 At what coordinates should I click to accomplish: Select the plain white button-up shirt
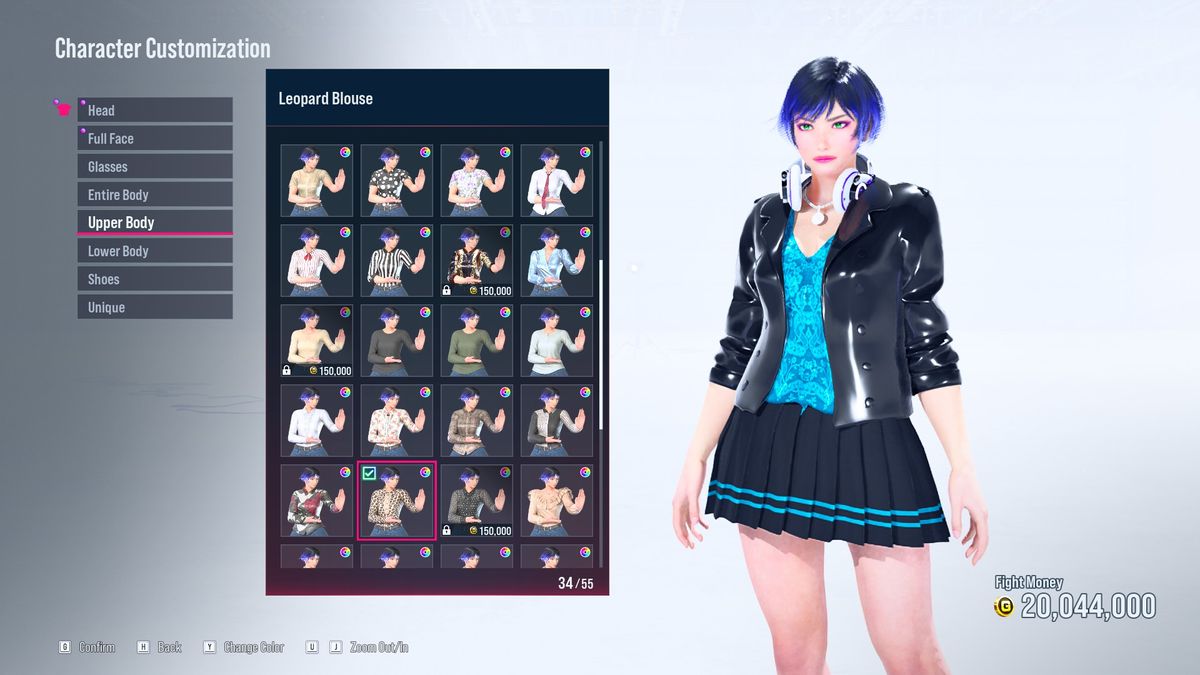317,420
